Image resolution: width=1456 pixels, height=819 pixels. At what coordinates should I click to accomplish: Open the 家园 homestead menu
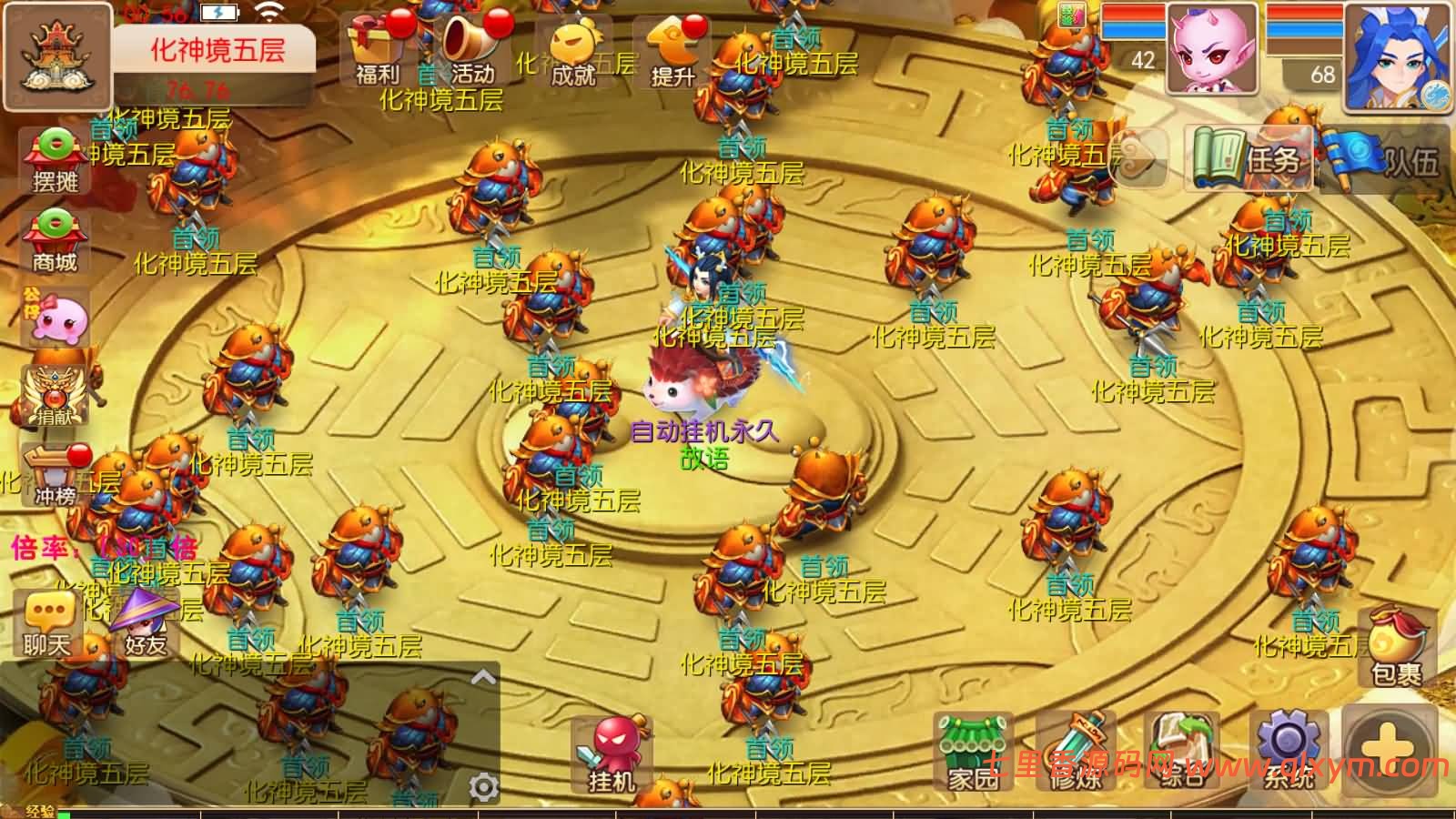[x=974, y=753]
